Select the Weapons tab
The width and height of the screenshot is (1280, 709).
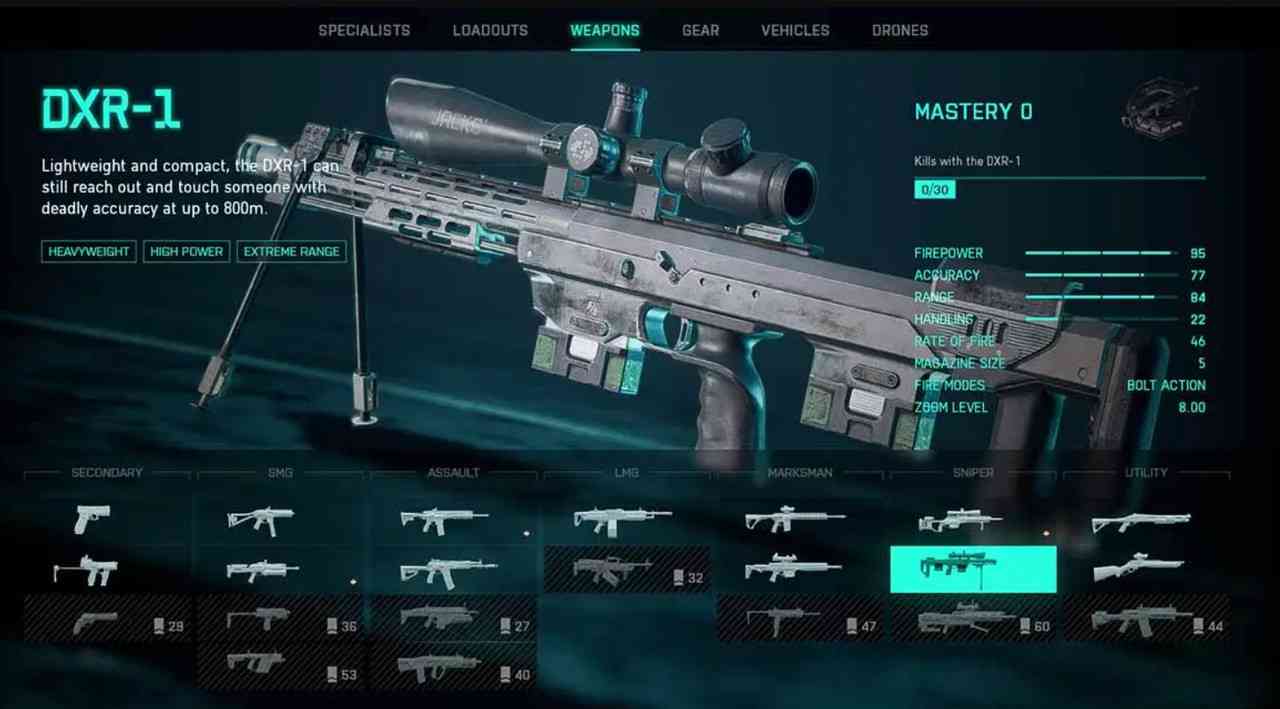605,30
